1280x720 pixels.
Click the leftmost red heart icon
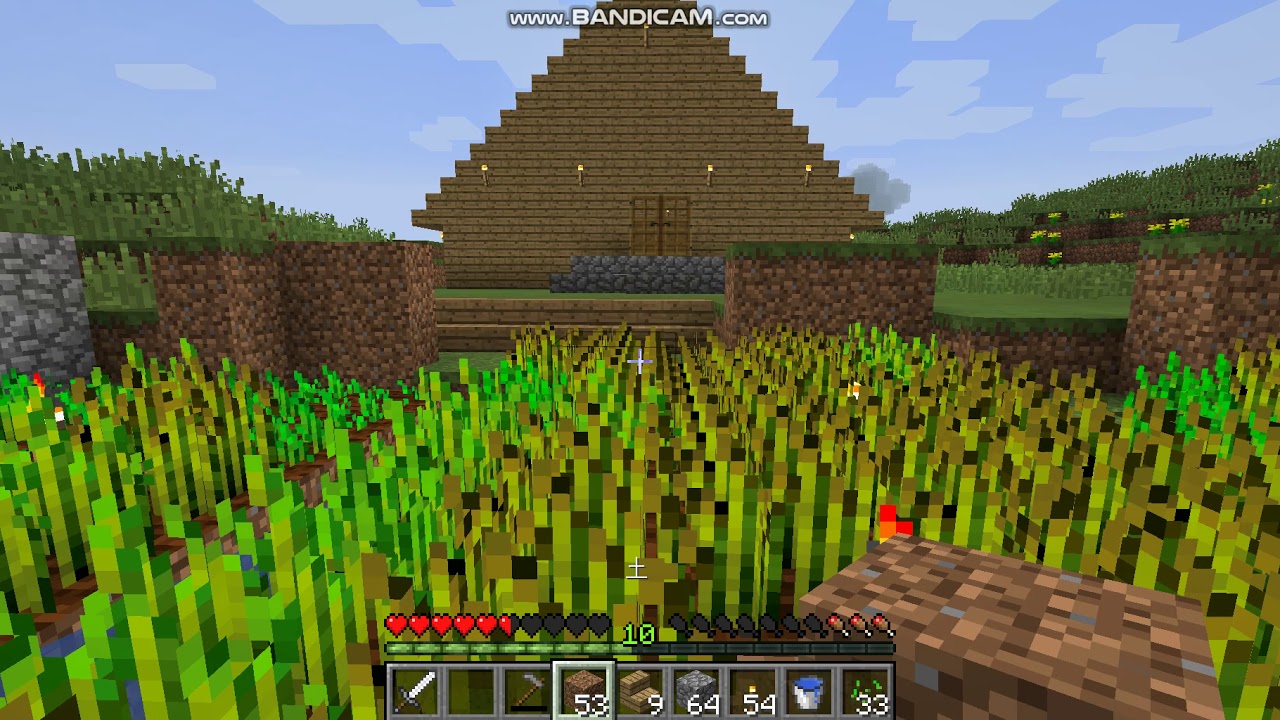point(394,623)
